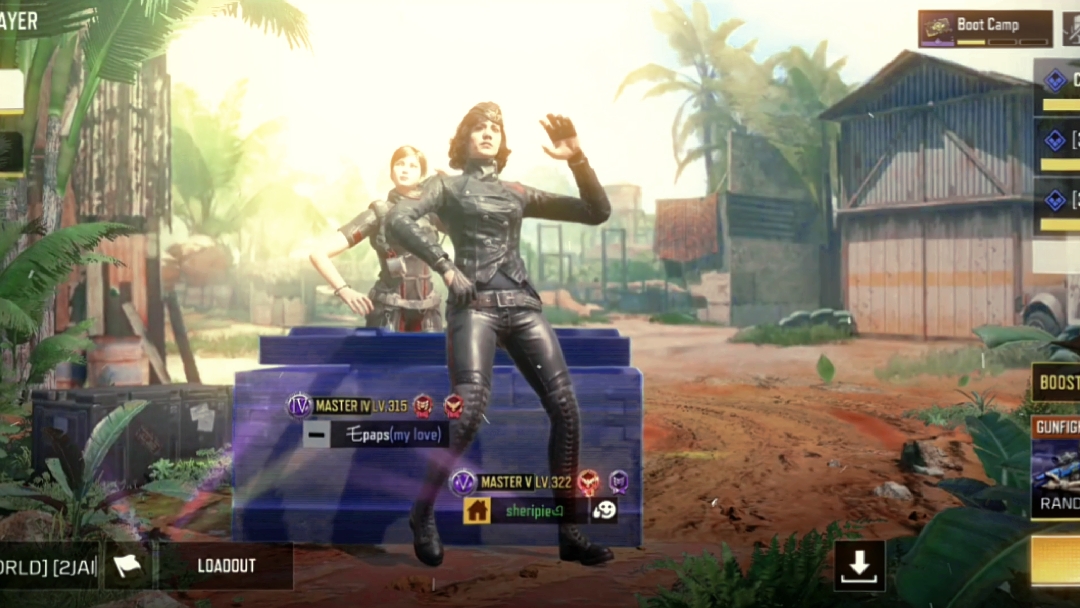Open the world chat box
1080x608 pixels.
[x=48, y=567]
